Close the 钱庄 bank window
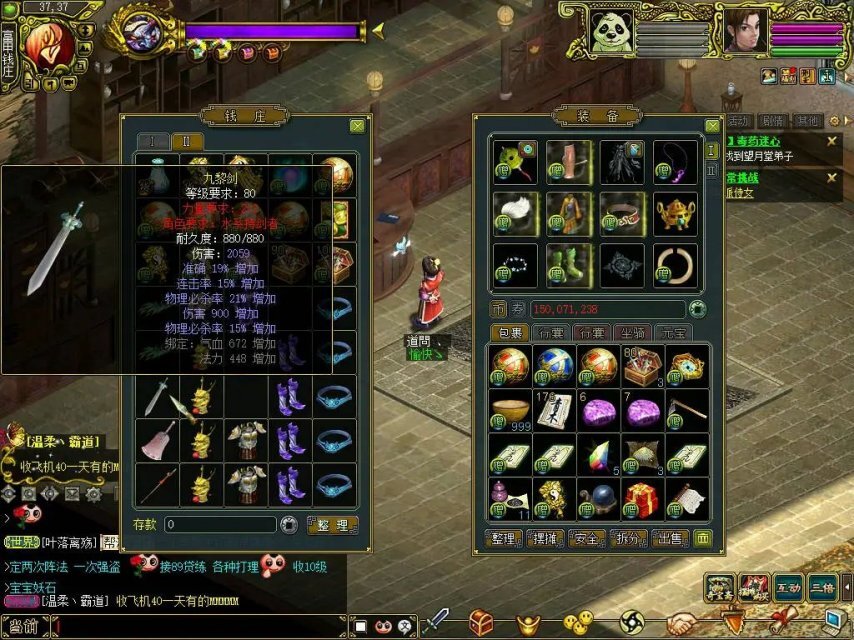This screenshot has width=854, height=640. pyautogui.click(x=357, y=126)
